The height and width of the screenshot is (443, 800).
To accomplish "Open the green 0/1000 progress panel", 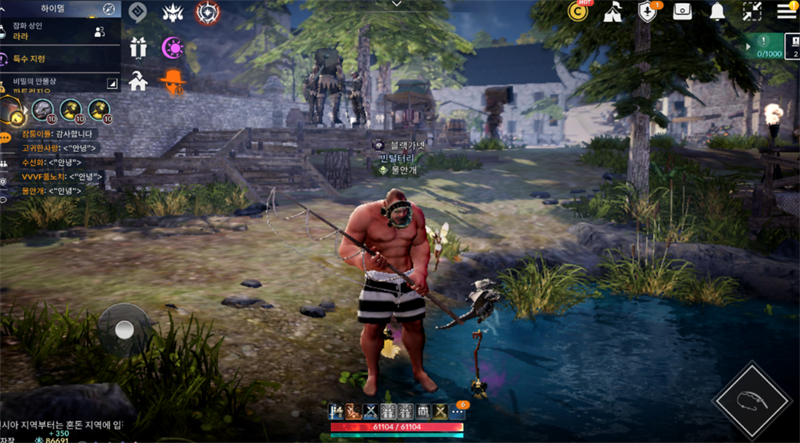I will 768,46.
